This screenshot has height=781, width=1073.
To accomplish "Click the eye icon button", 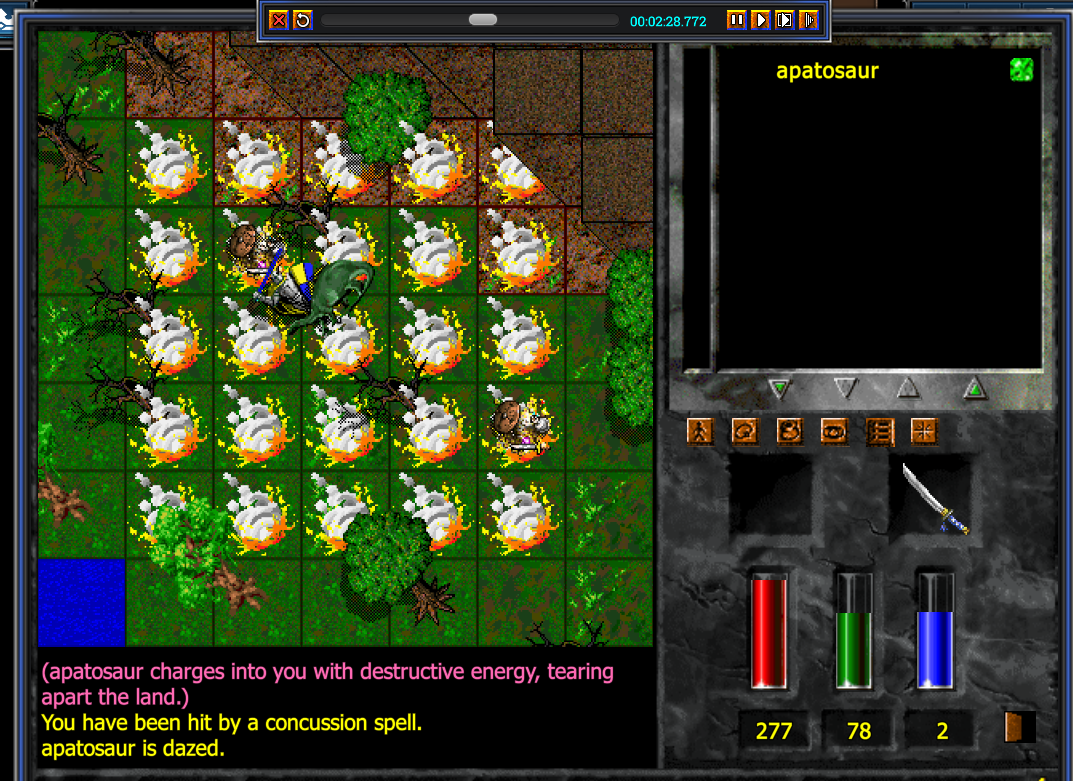I will [835, 431].
